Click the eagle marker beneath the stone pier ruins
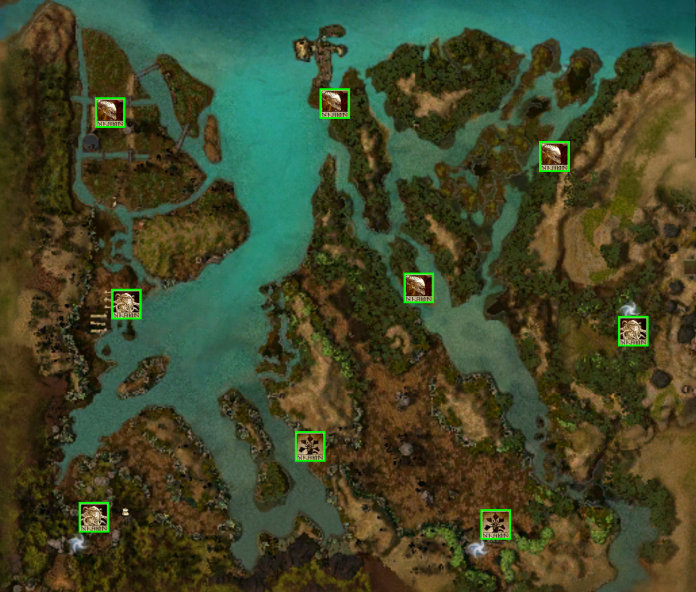Image resolution: width=696 pixels, height=592 pixels. (335, 103)
